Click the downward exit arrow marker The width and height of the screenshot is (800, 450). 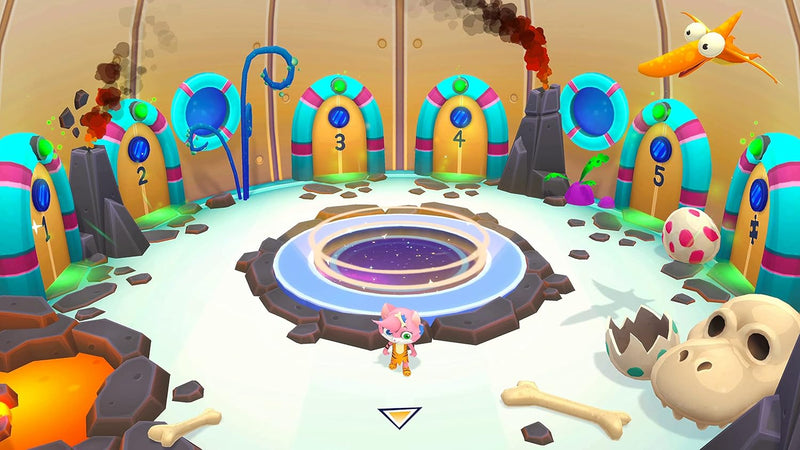(x=399, y=417)
